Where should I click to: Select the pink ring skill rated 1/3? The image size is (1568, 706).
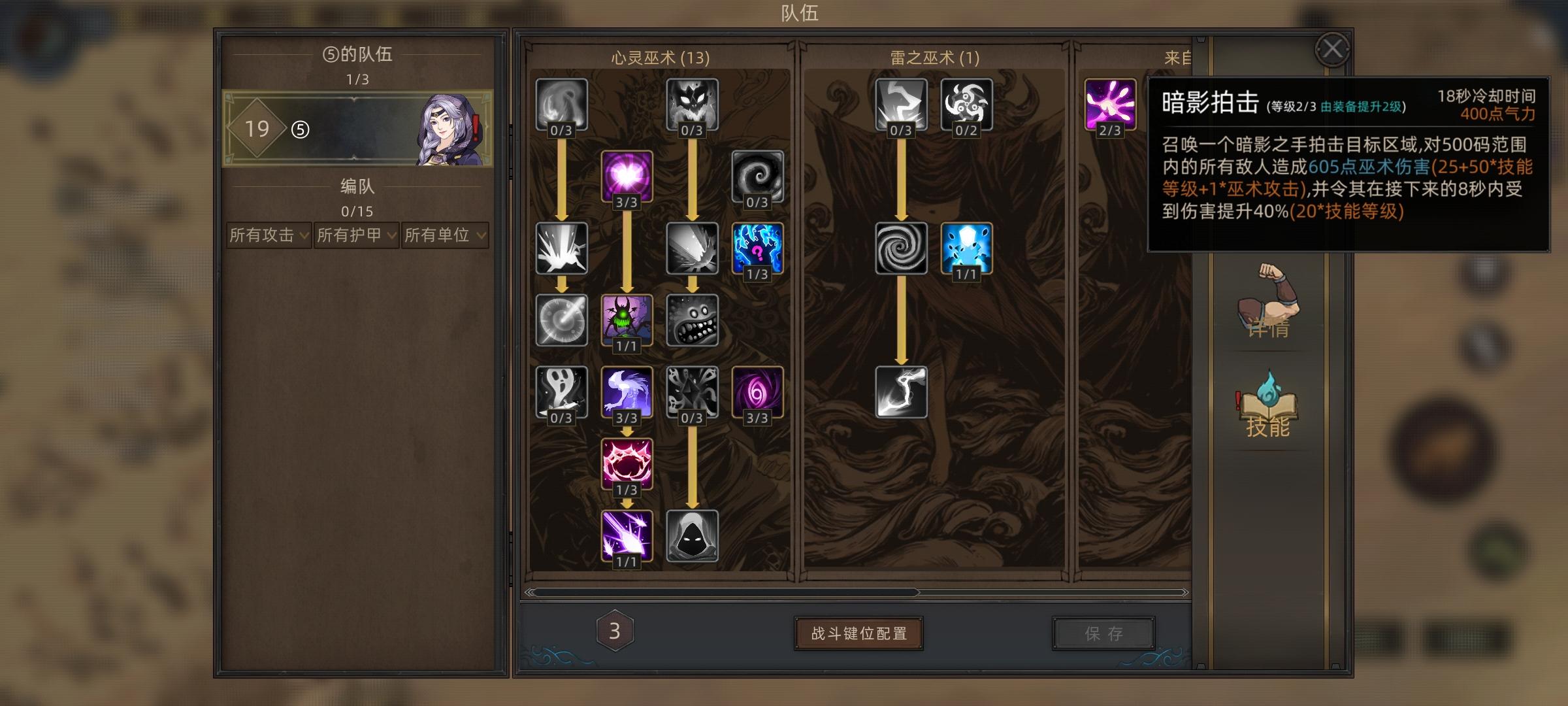click(x=625, y=465)
